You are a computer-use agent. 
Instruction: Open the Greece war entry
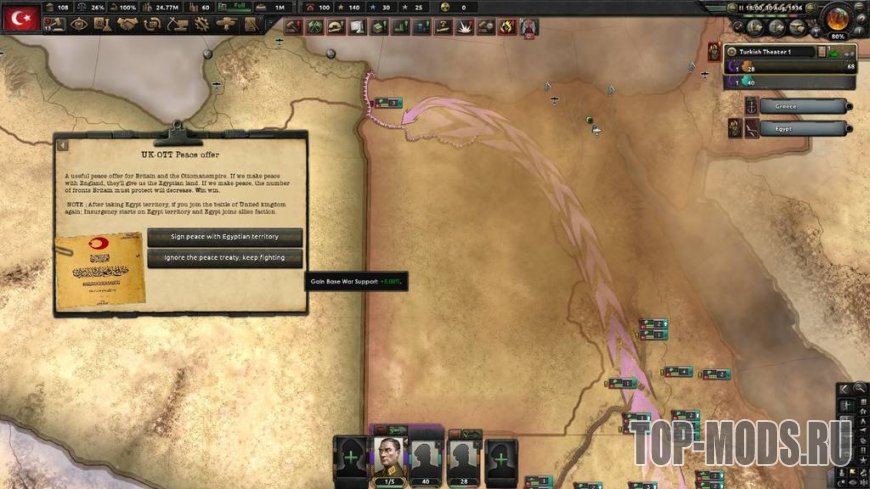click(802, 106)
